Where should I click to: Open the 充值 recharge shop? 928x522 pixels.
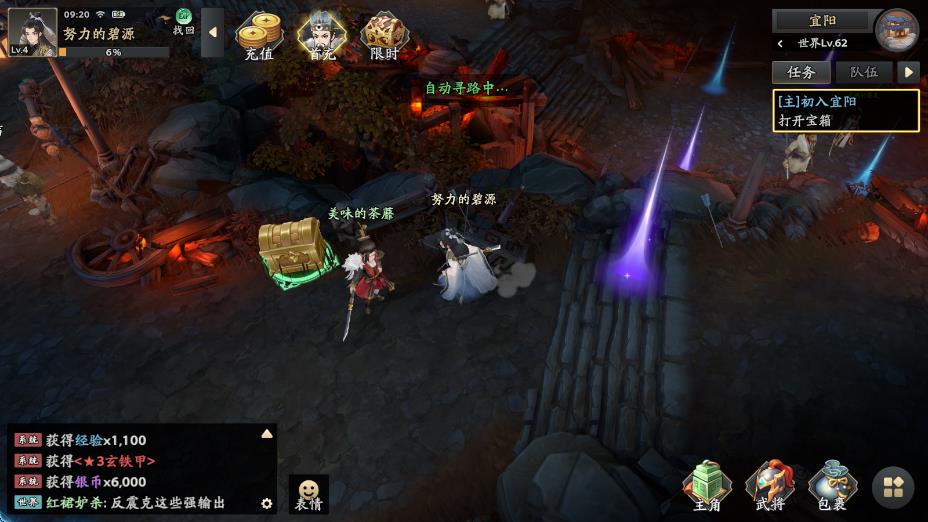(x=258, y=37)
